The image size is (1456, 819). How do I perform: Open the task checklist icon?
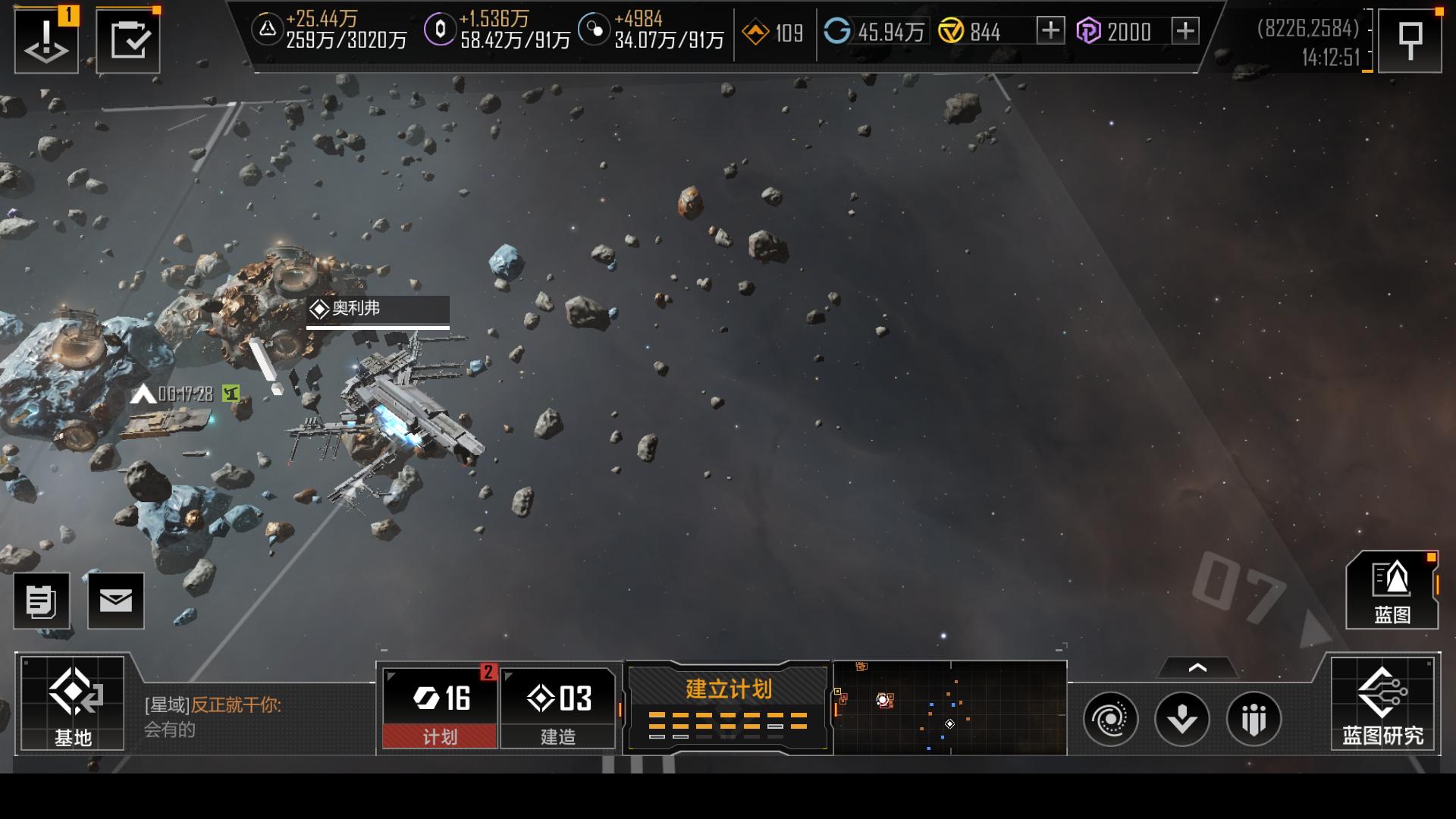click(128, 40)
